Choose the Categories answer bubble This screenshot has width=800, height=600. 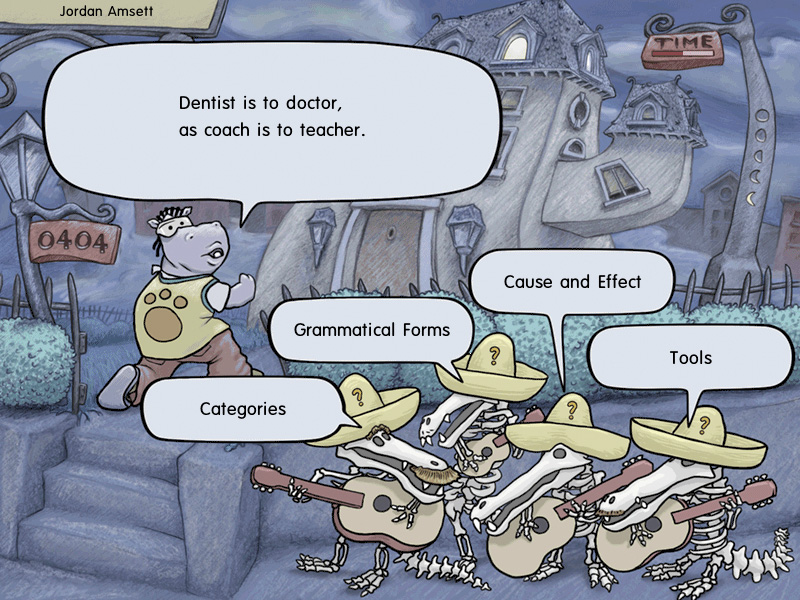pyautogui.click(x=243, y=409)
